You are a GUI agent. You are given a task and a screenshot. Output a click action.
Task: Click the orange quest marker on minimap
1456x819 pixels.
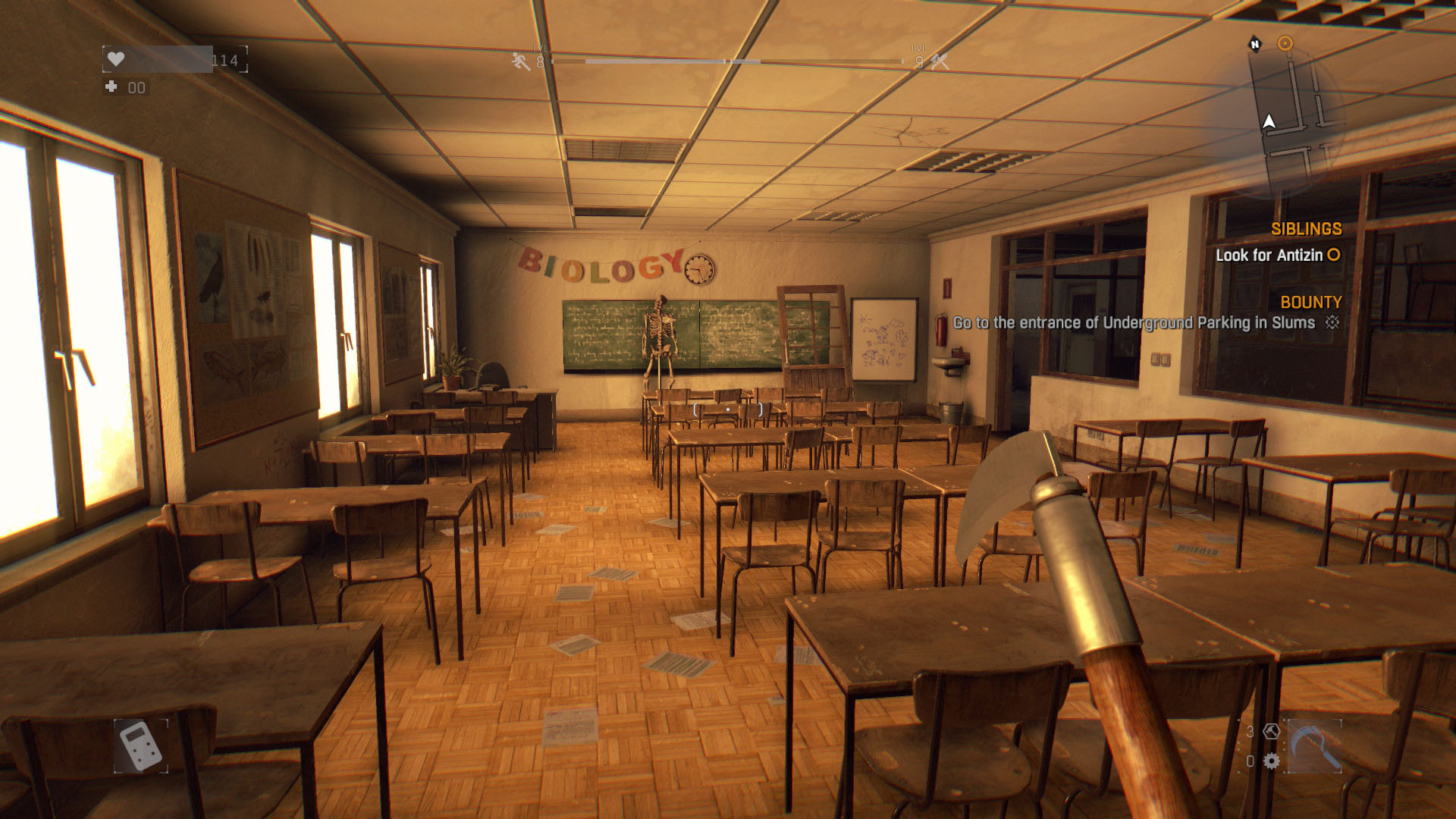[x=1285, y=43]
